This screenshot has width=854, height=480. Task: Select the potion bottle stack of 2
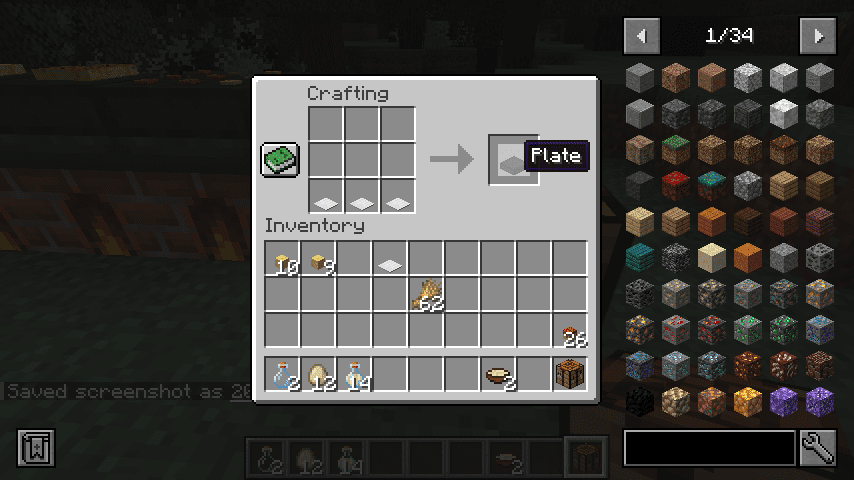(283, 375)
